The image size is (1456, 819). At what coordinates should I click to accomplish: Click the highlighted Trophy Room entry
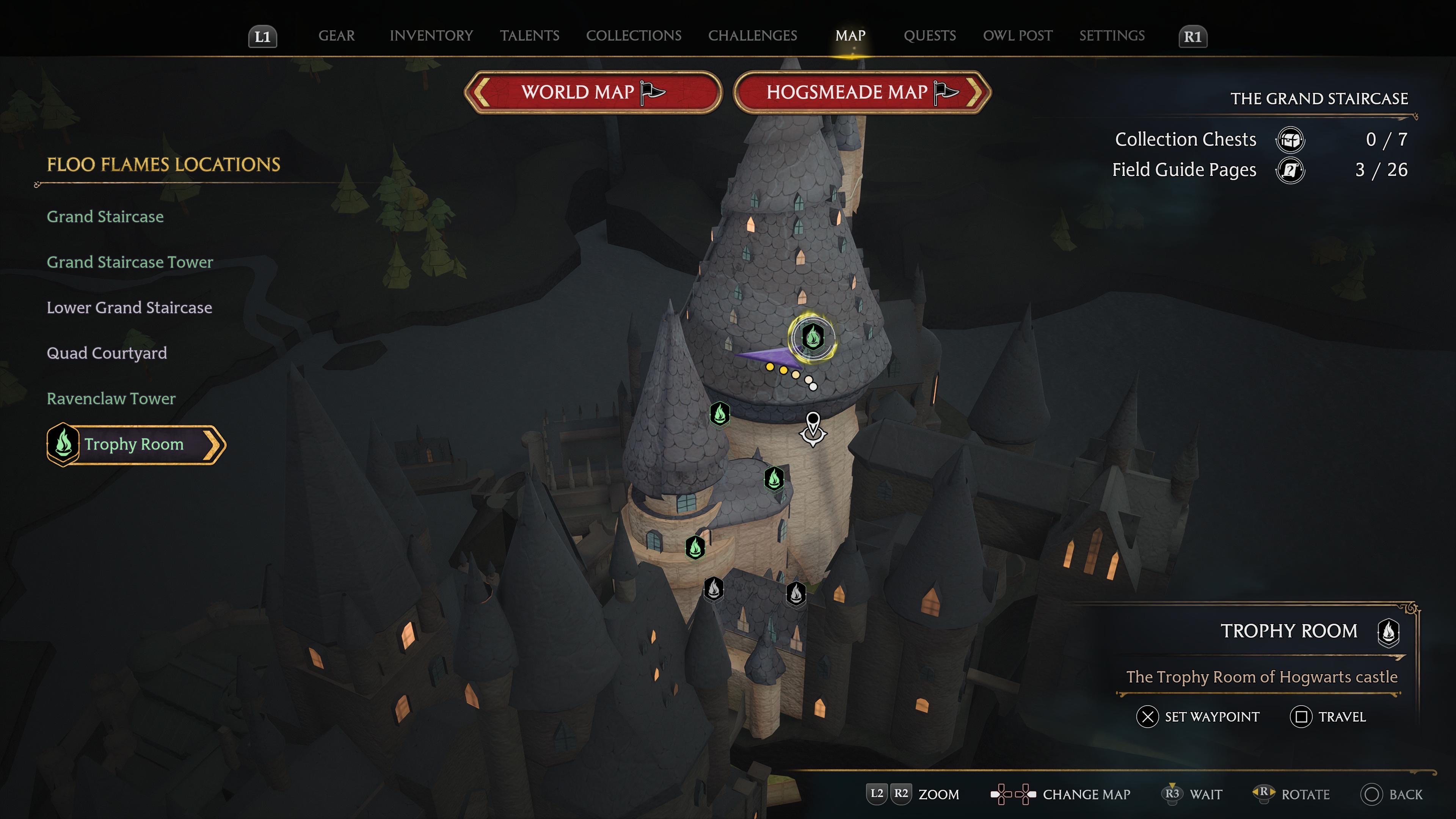[135, 444]
